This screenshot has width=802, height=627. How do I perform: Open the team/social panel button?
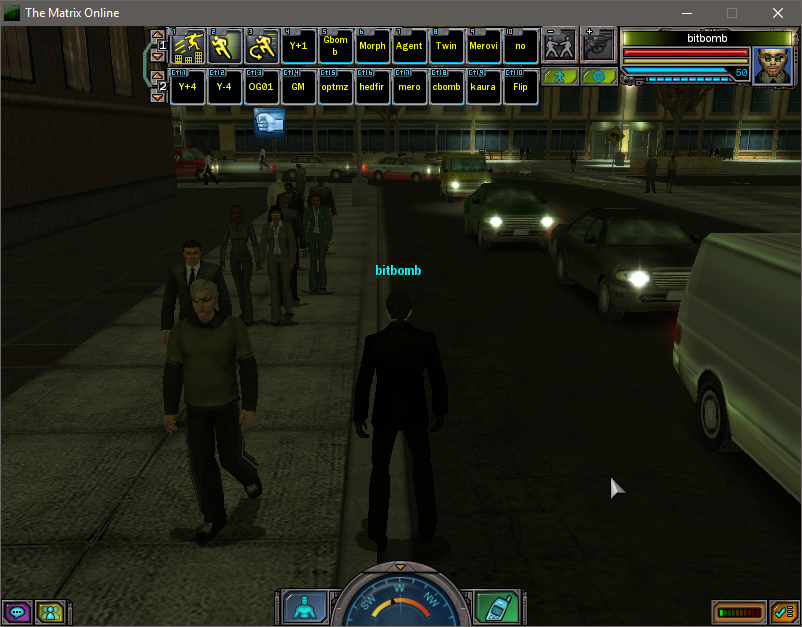tap(49, 611)
